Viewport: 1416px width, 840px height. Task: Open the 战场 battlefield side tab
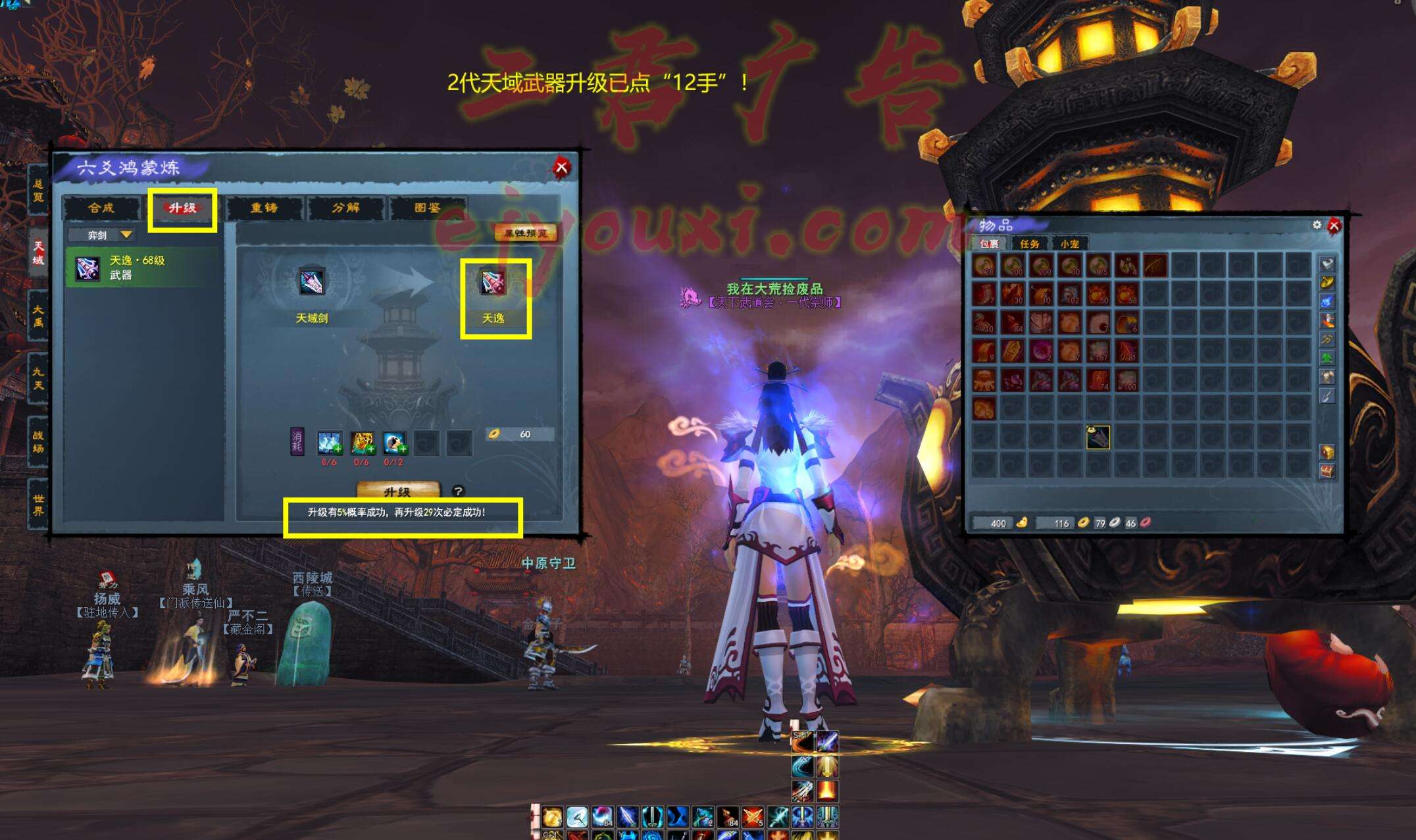pos(38,441)
